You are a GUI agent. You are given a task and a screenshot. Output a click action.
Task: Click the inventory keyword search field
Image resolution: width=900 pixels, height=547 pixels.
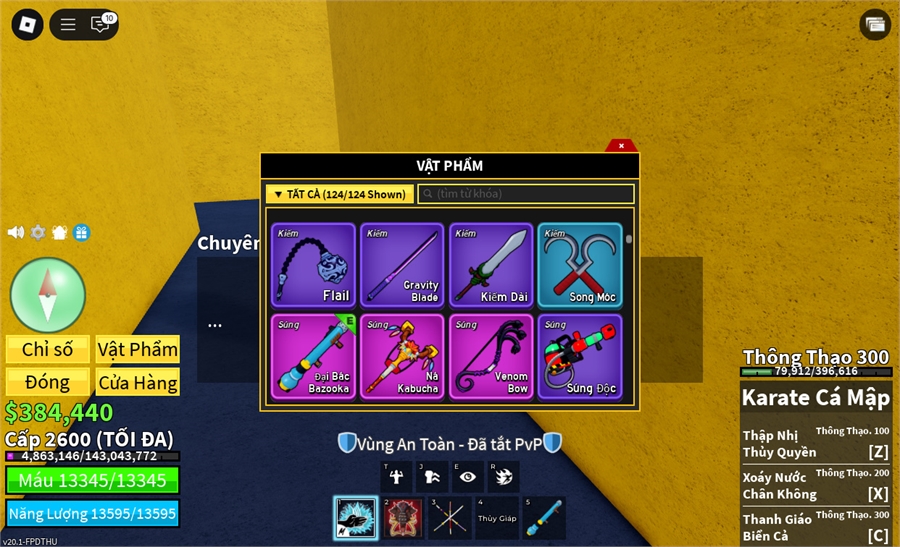(526, 194)
